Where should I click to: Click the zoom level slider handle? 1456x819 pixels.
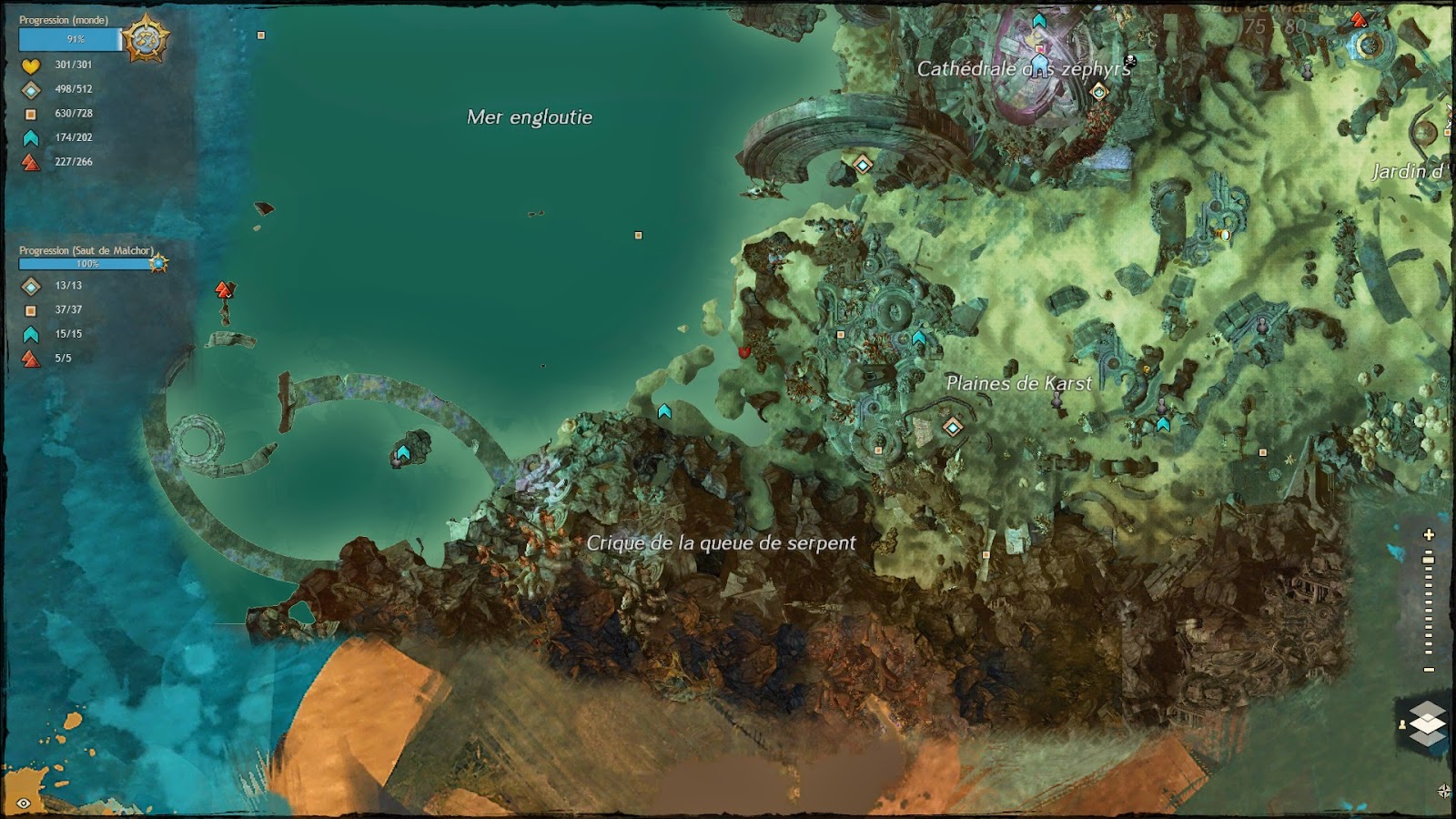[1428, 558]
